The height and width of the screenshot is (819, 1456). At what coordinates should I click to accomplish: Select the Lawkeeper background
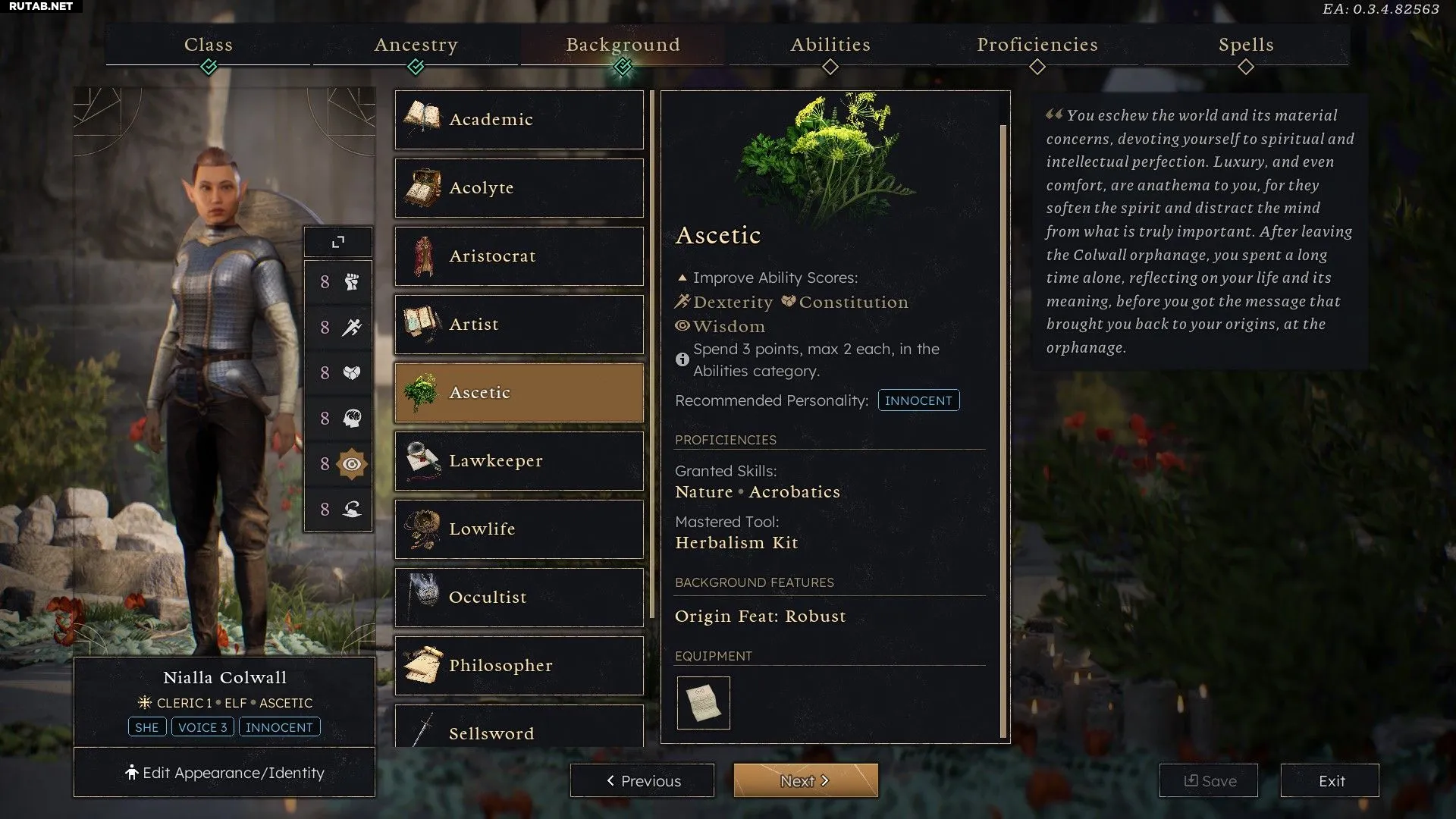(519, 461)
